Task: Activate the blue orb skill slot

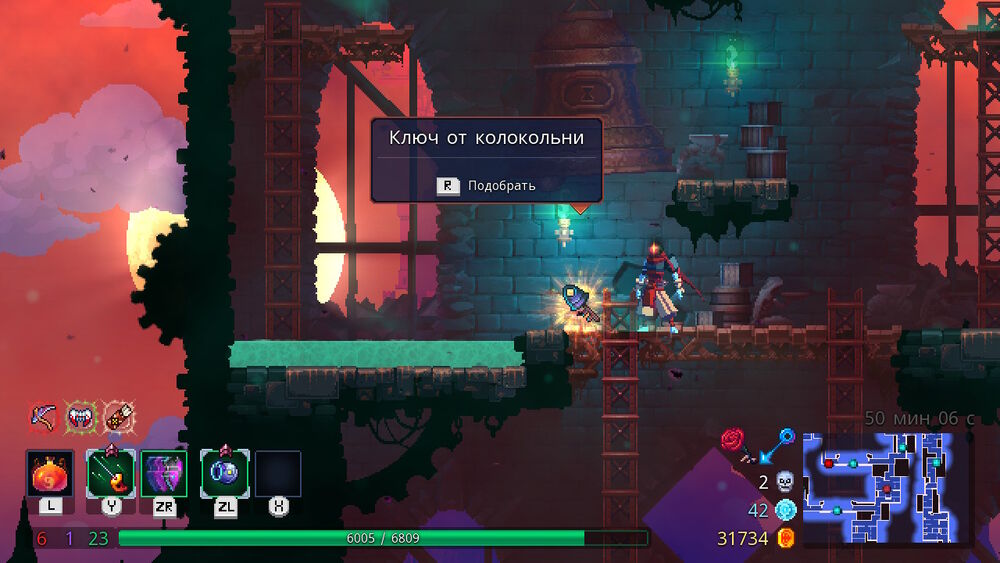Action: [225, 474]
